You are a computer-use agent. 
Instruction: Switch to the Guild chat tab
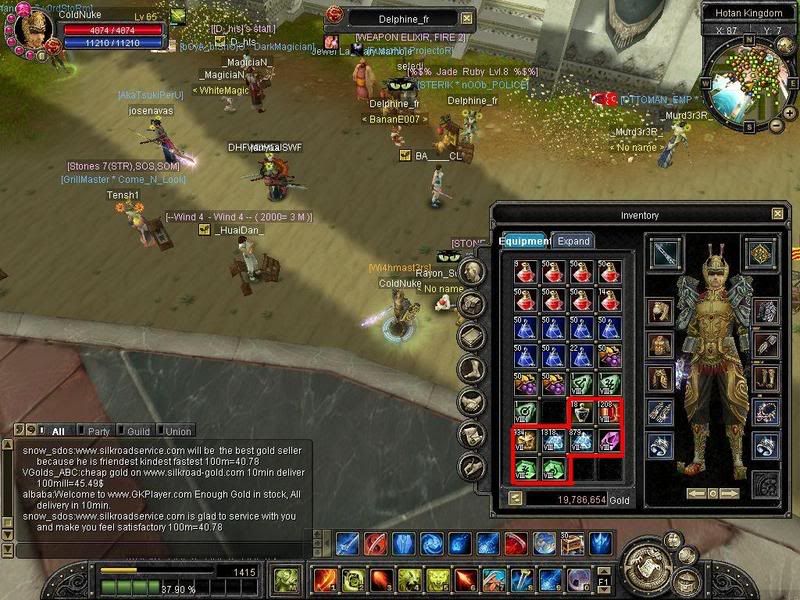138,431
